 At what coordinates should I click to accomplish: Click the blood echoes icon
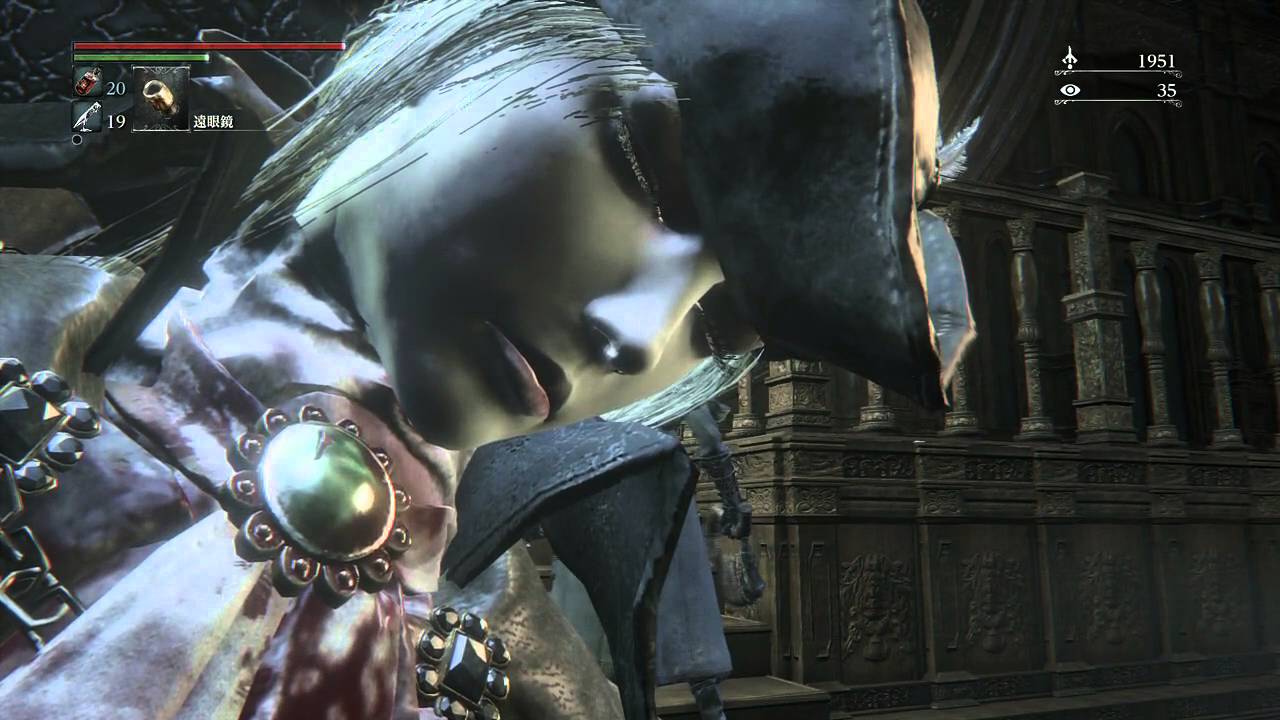pyautogui.click(x=1070, y=58)
